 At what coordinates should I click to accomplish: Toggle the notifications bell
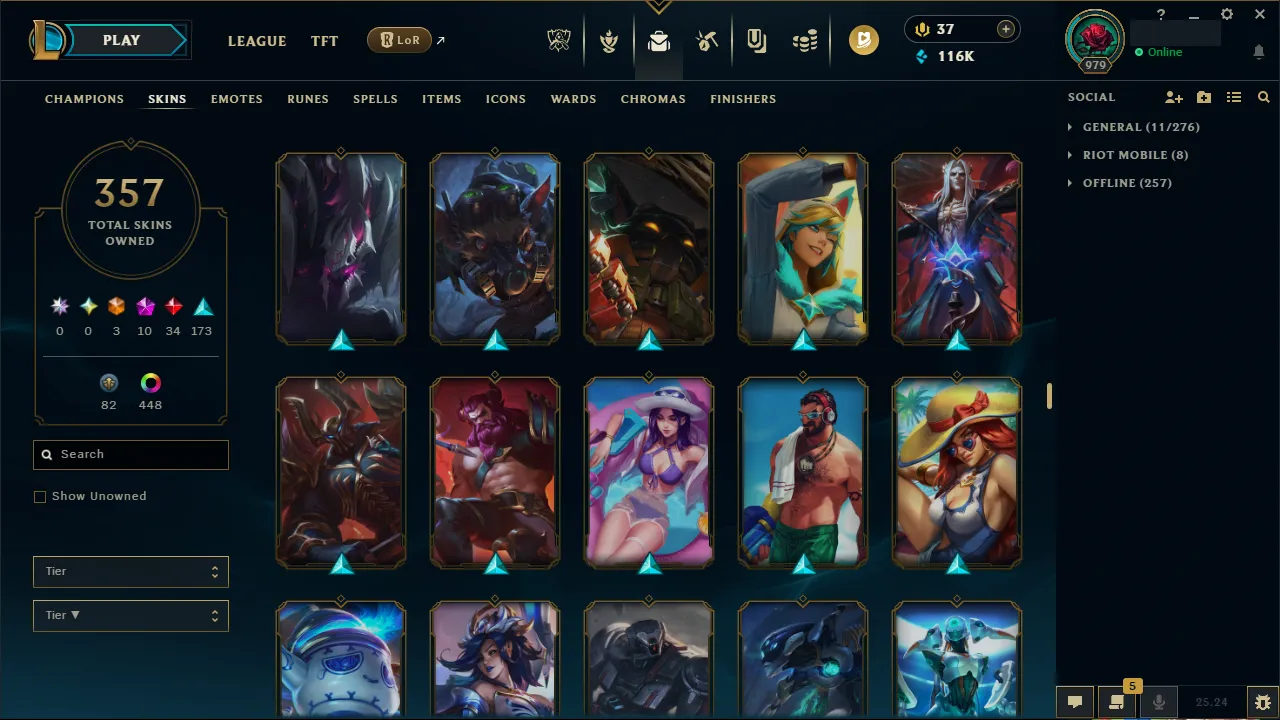[x=1259, y=51]
